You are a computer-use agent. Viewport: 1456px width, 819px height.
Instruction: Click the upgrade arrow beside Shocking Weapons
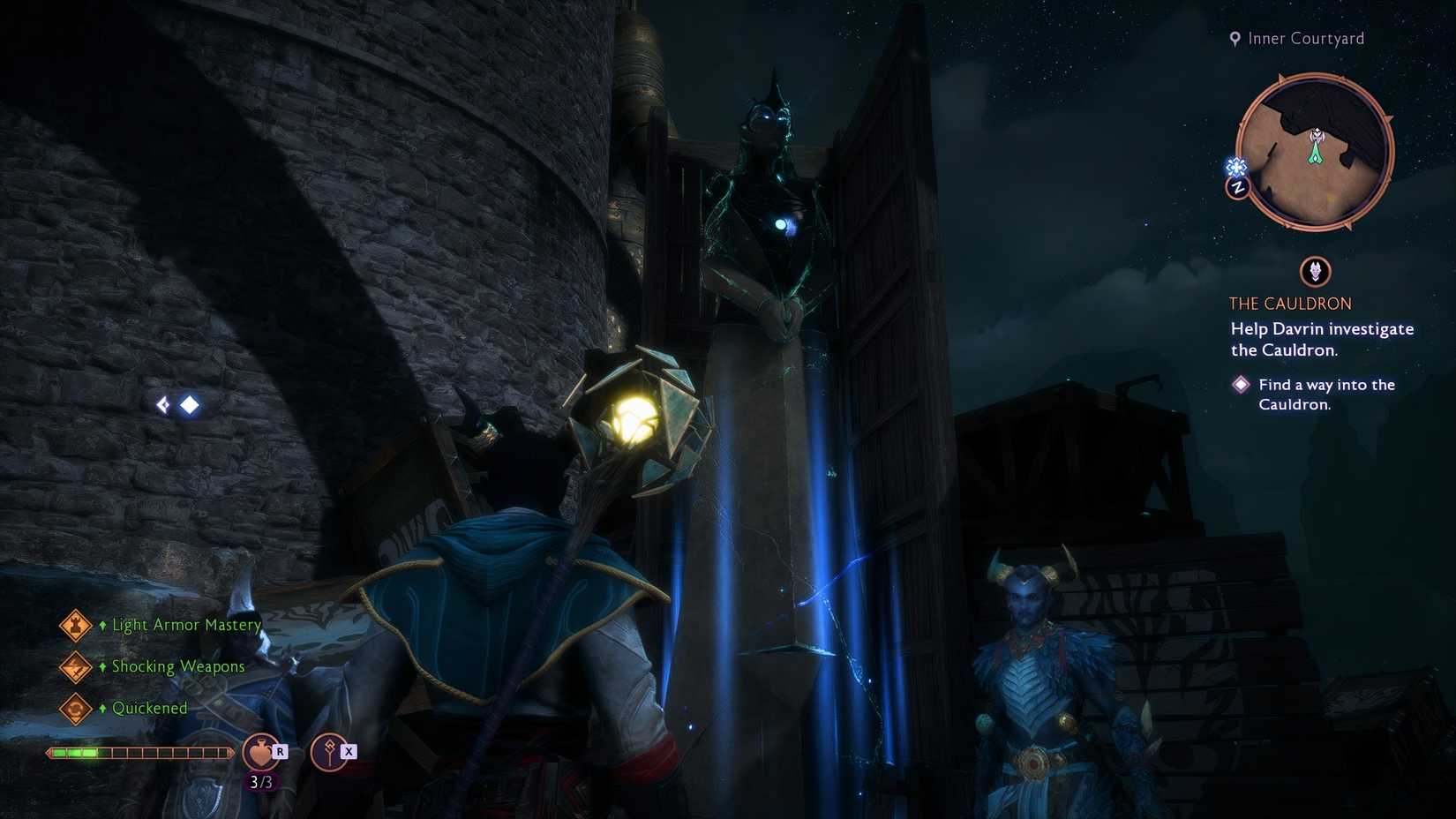[x=101, y=666]
